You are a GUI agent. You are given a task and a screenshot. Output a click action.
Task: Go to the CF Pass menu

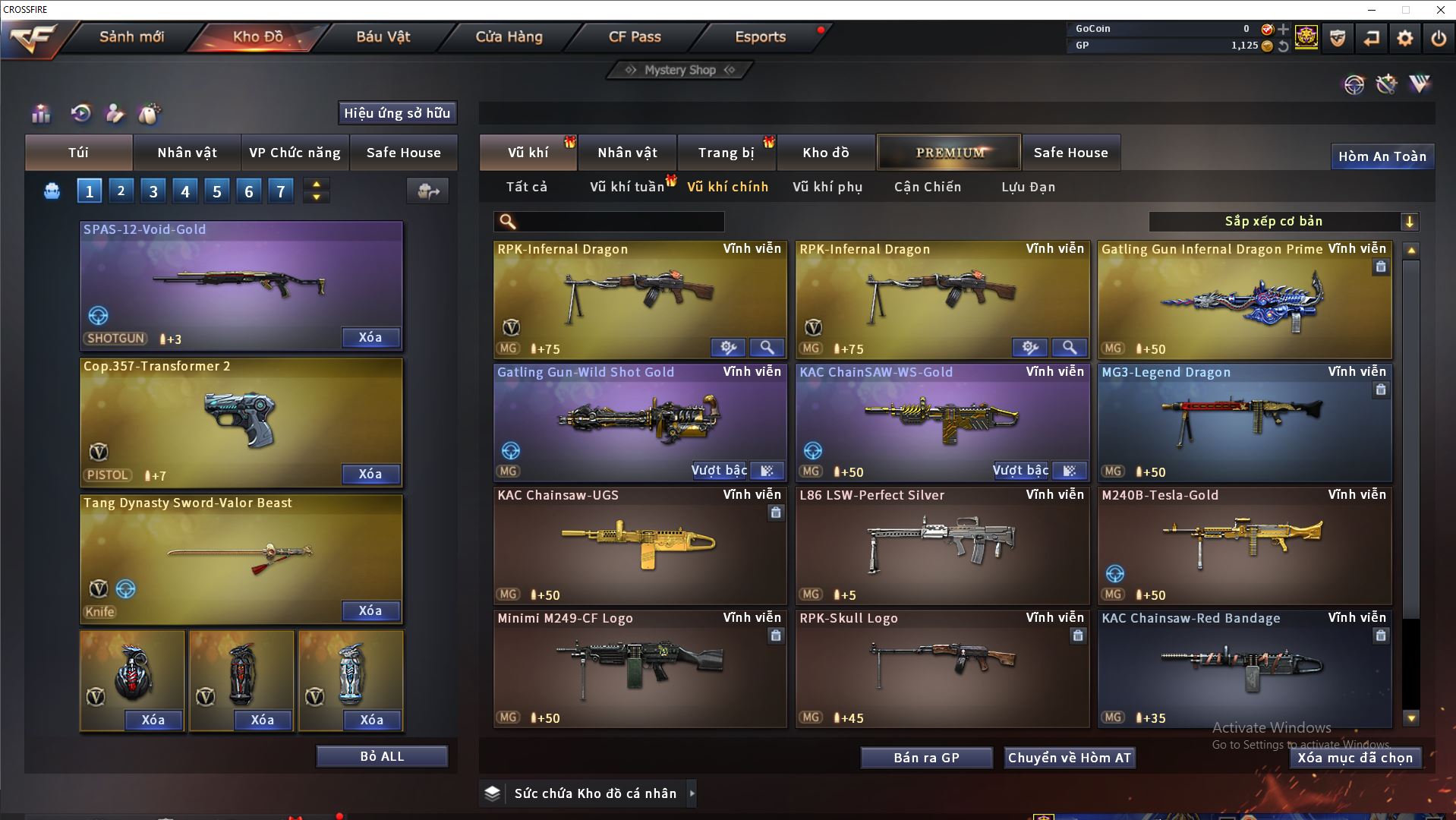pos(635,36)
